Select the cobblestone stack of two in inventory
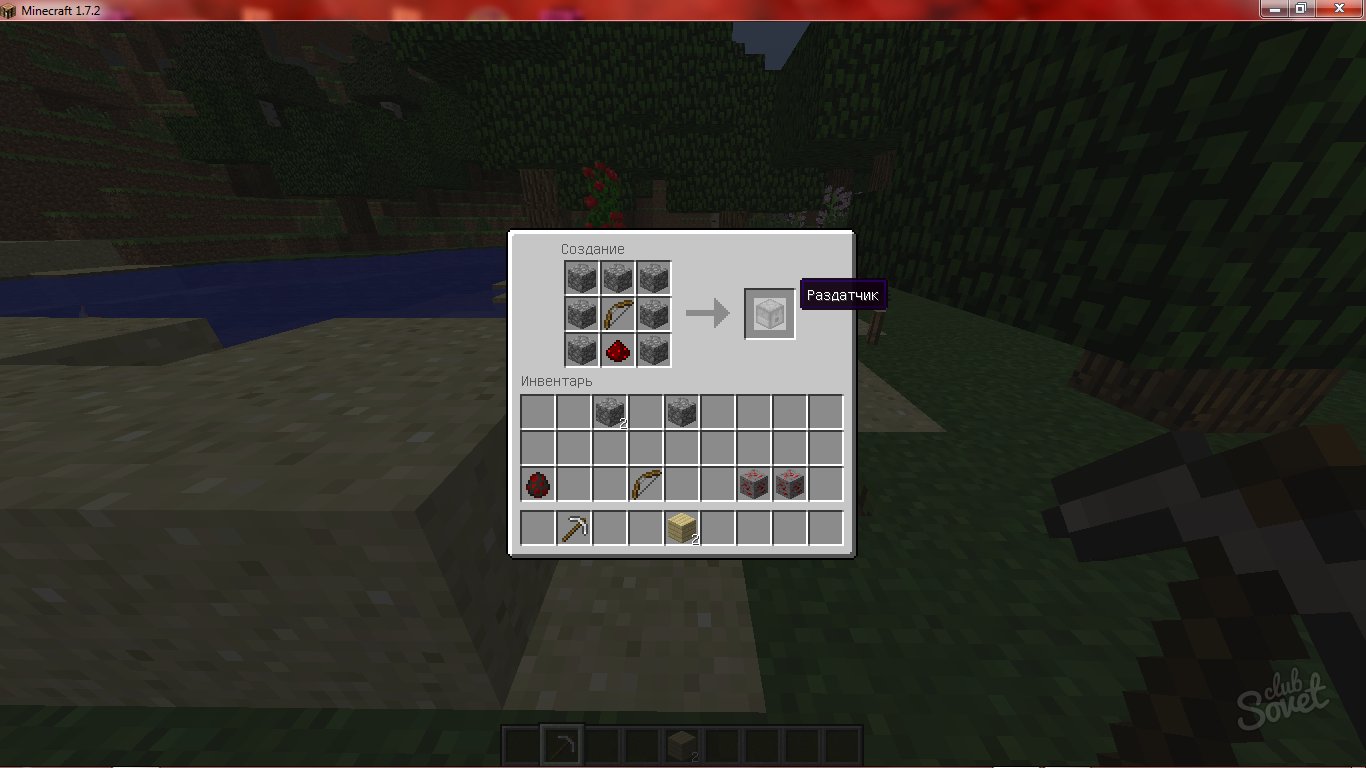The image size is (1366, 768). click(x=609, y=412)
